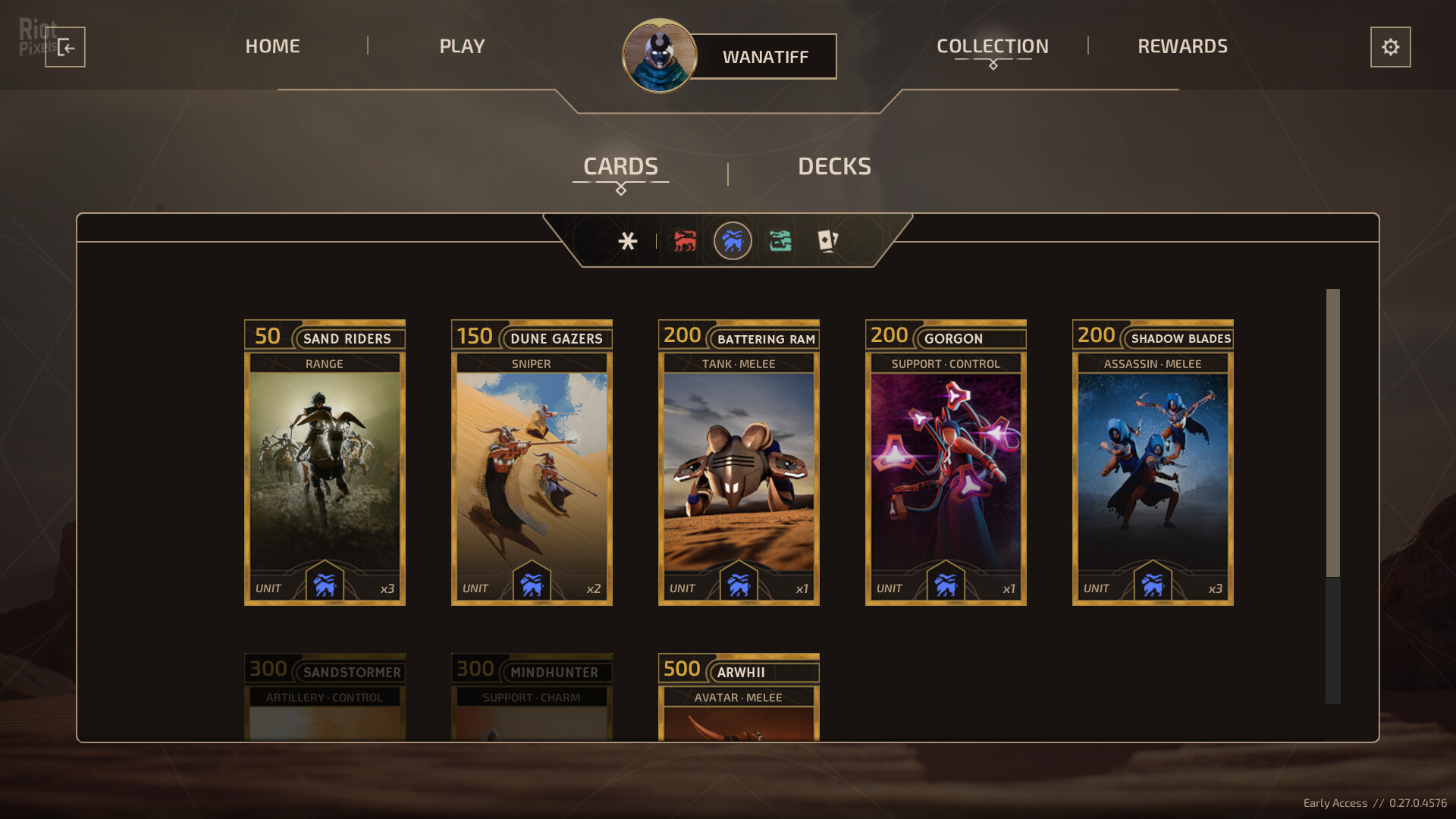Select the Collection menu entry

pos(992,46)
